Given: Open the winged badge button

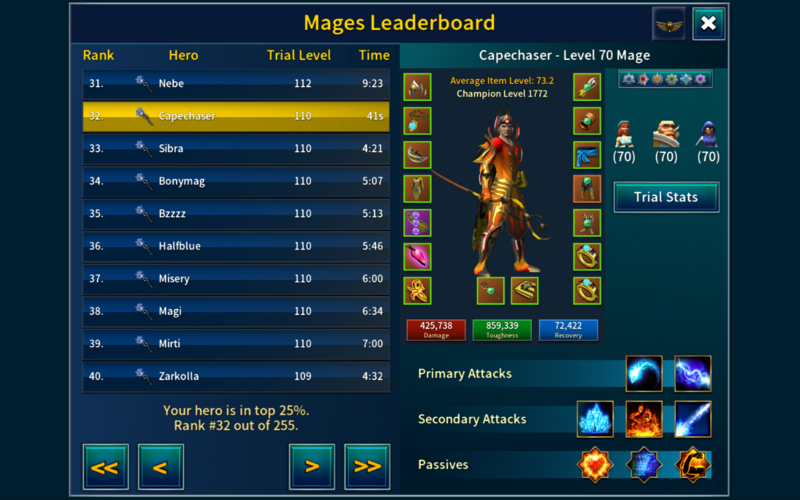Looking at the screenshot, I should 668,23.
